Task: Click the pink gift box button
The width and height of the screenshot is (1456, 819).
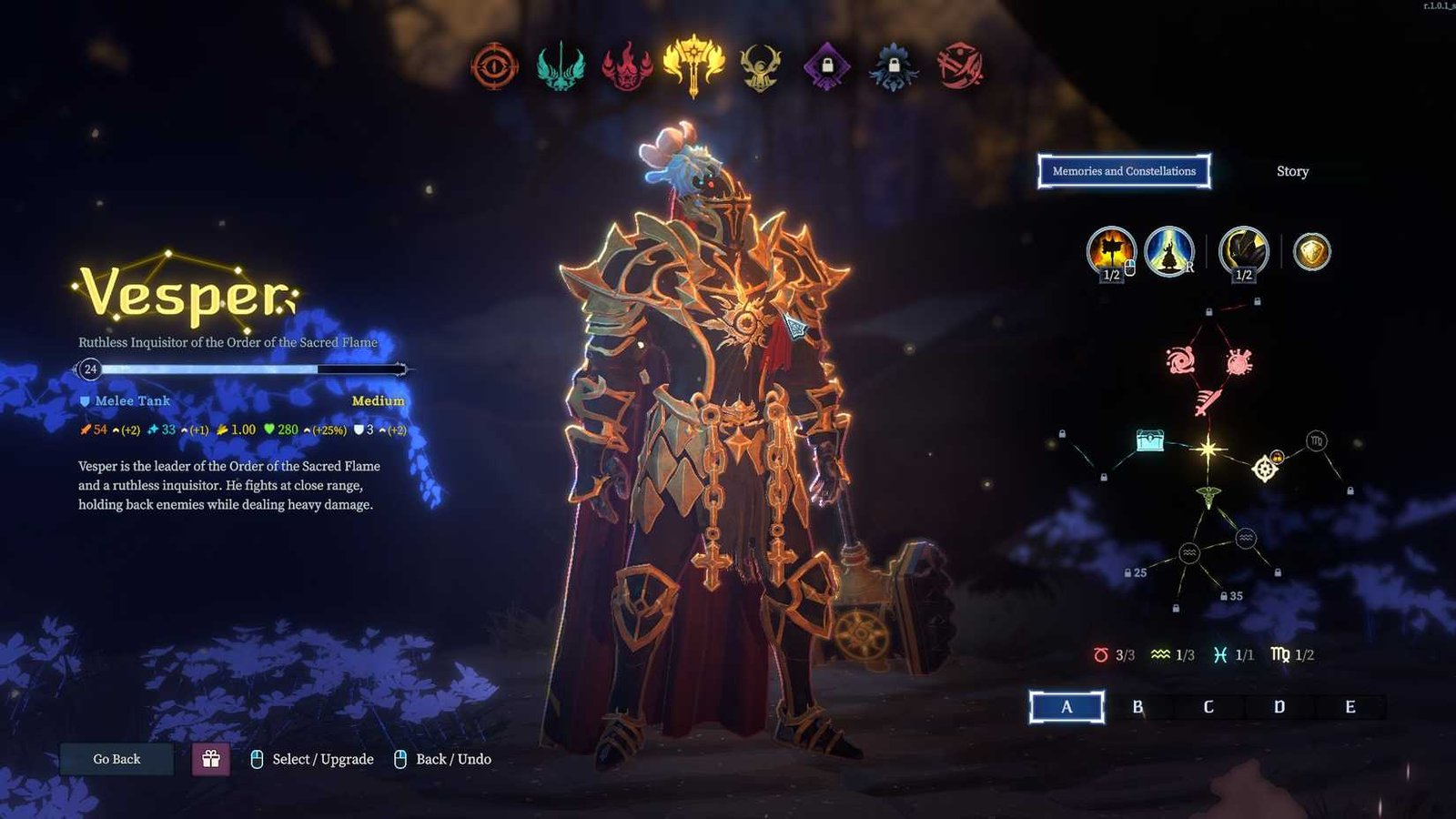Action: (212, 758)
